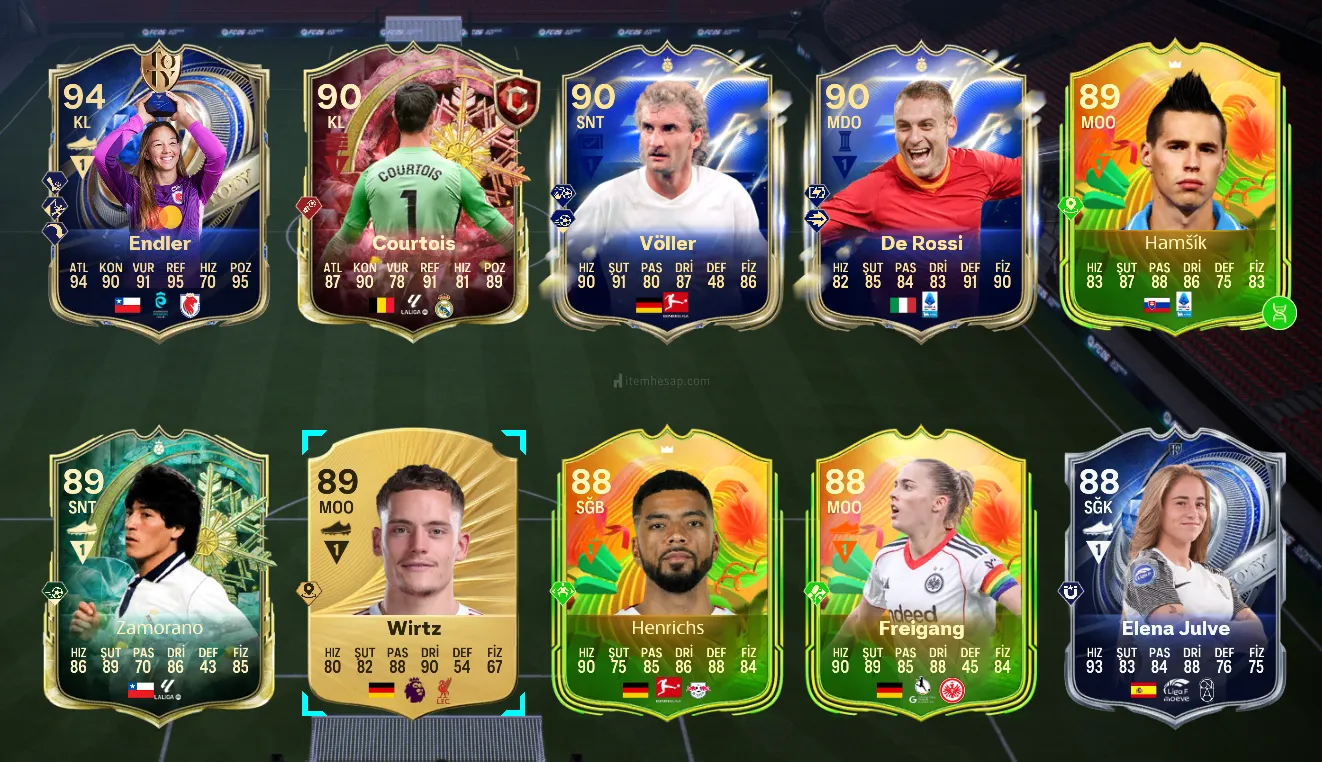
Task: Click the green DNA evolution badge on Hamšík
Action: tap(1279, 313)
